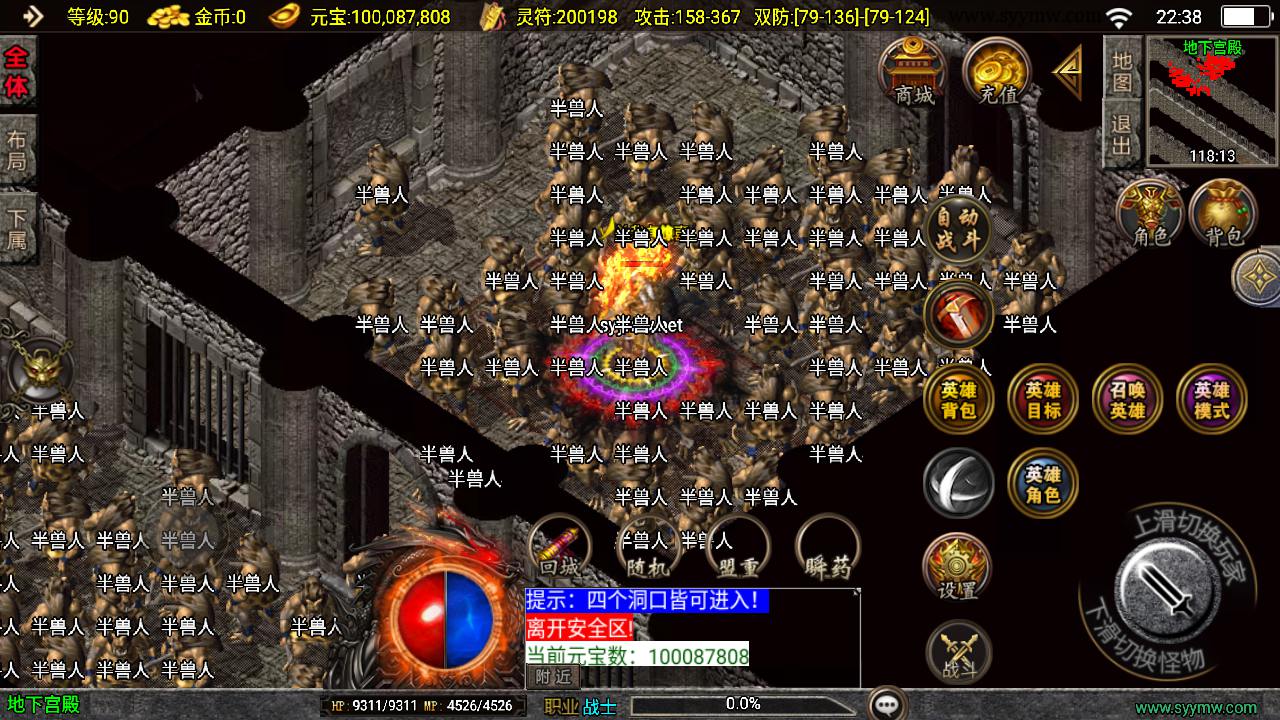
Task: Activate 召唤英雄 summon hero
Action: (1128, 399)
